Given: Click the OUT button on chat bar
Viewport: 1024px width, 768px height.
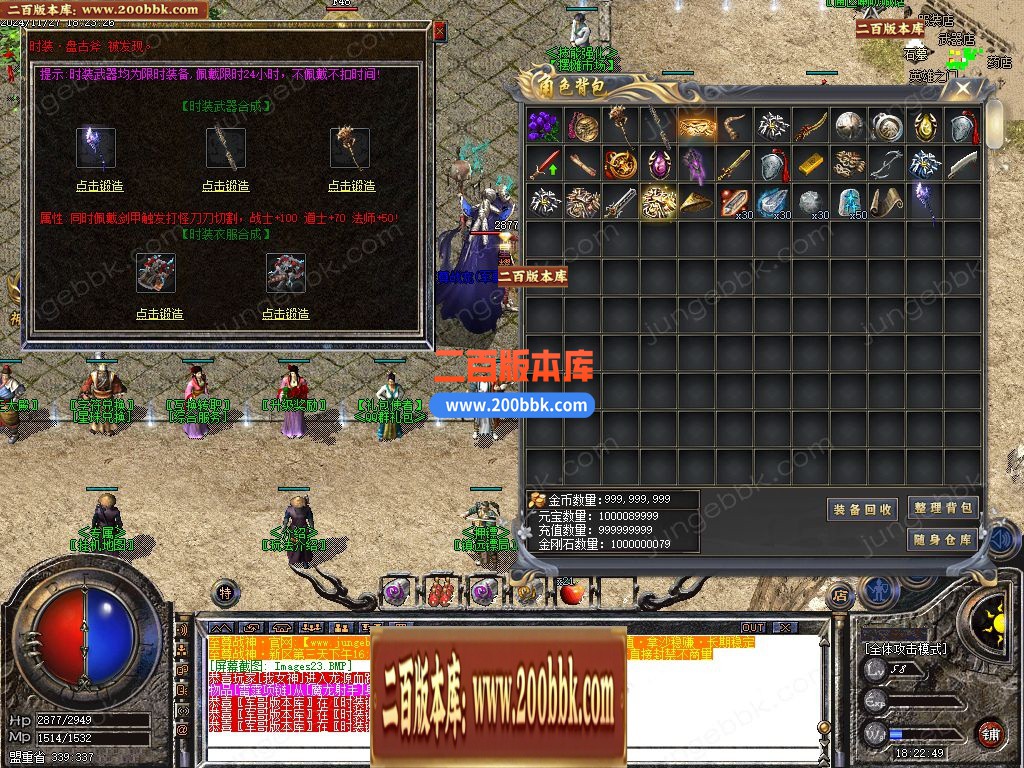Looking at the screenshot, I should 753,628.
